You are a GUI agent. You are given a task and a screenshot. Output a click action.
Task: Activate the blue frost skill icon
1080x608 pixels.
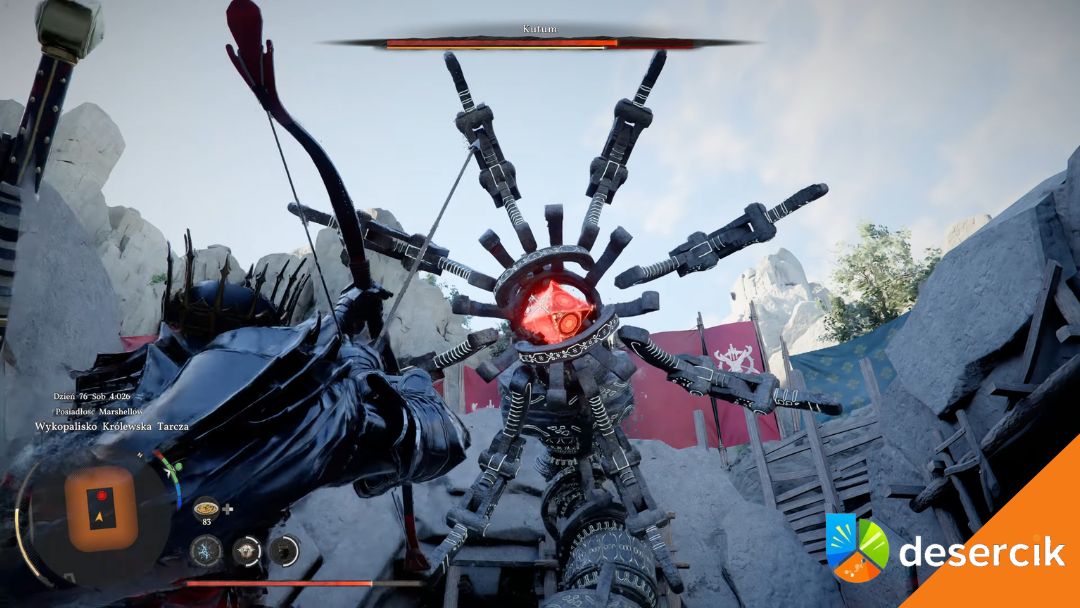click(x=206, y=549)
